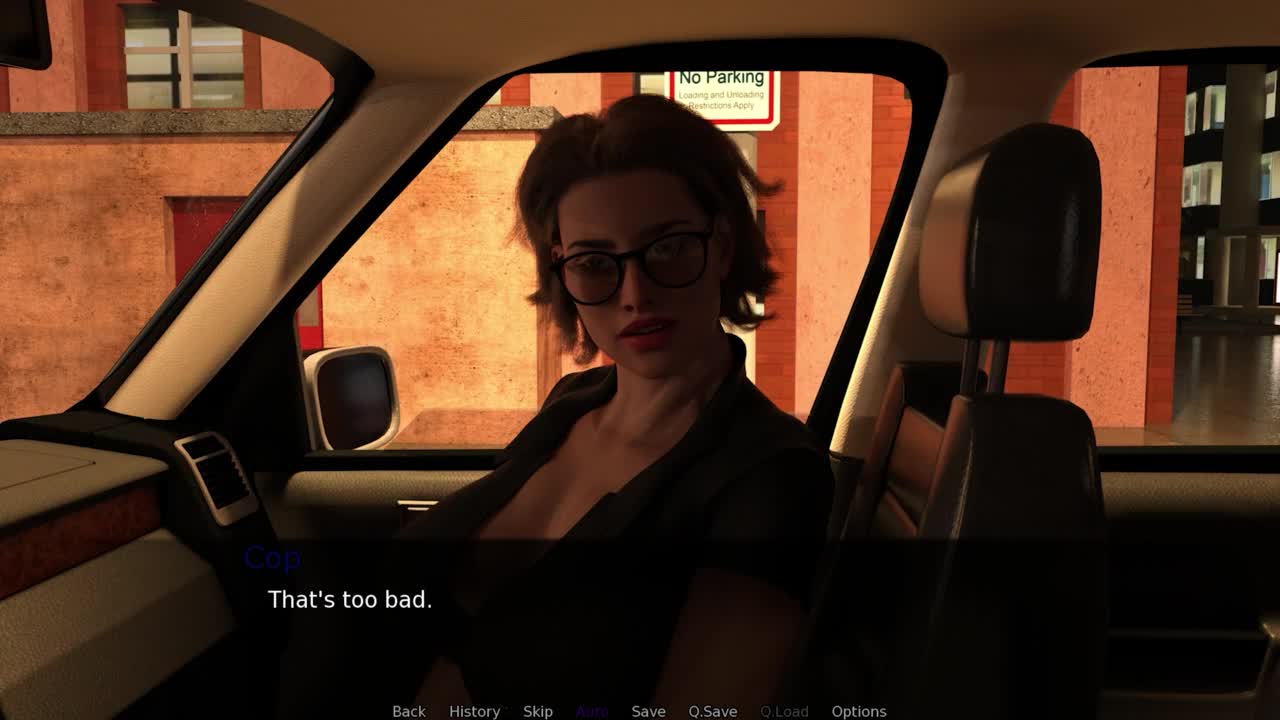The image size is (1280, 720).
Task: Open the Options menu
Action: pyautogui.click(x=858, y=711)
